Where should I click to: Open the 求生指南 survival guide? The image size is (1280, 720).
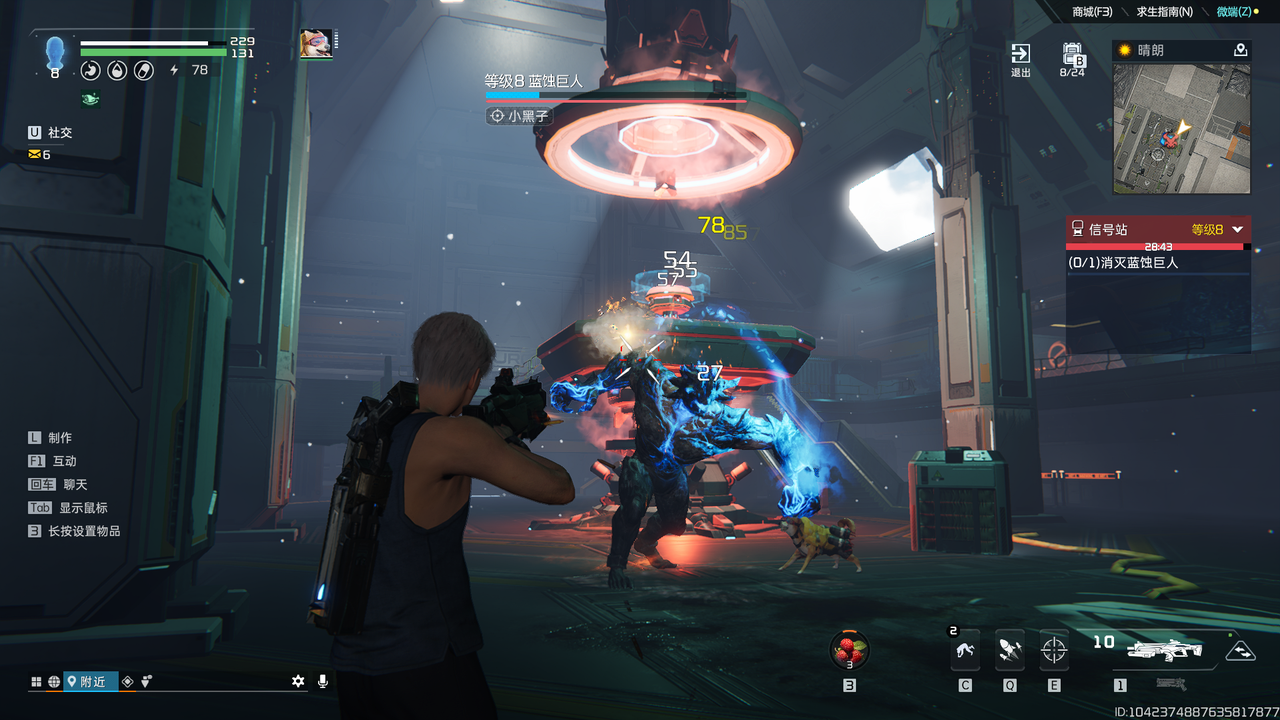pyautogui.click(x=1164, y=12)
